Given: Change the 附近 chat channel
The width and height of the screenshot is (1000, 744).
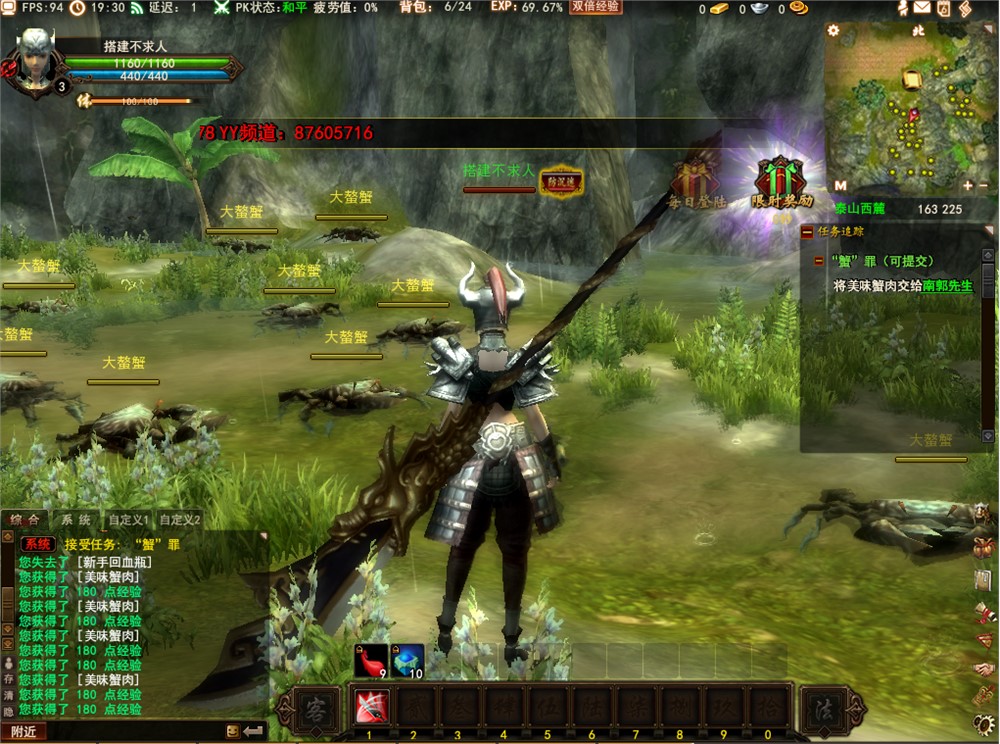Looking at the screenshot, I should tap(24, 732).
